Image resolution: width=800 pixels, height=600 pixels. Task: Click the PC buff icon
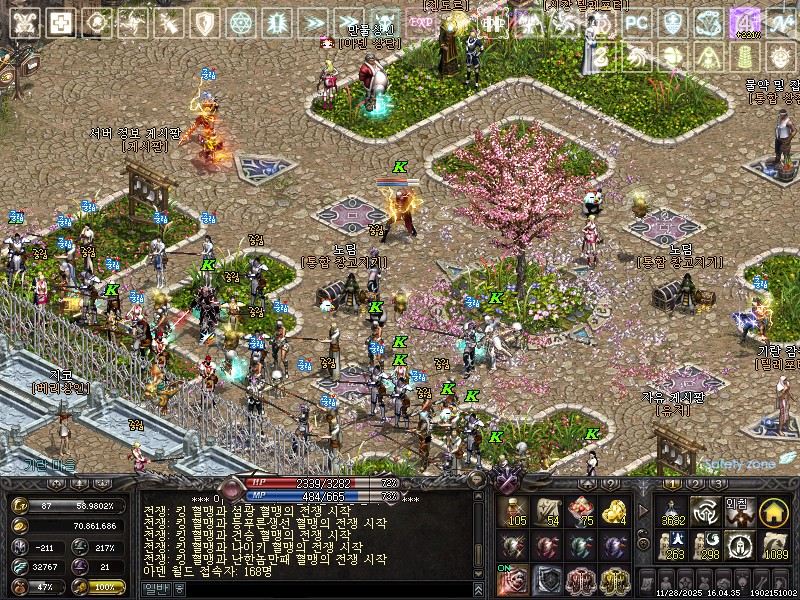click(637, 22)
